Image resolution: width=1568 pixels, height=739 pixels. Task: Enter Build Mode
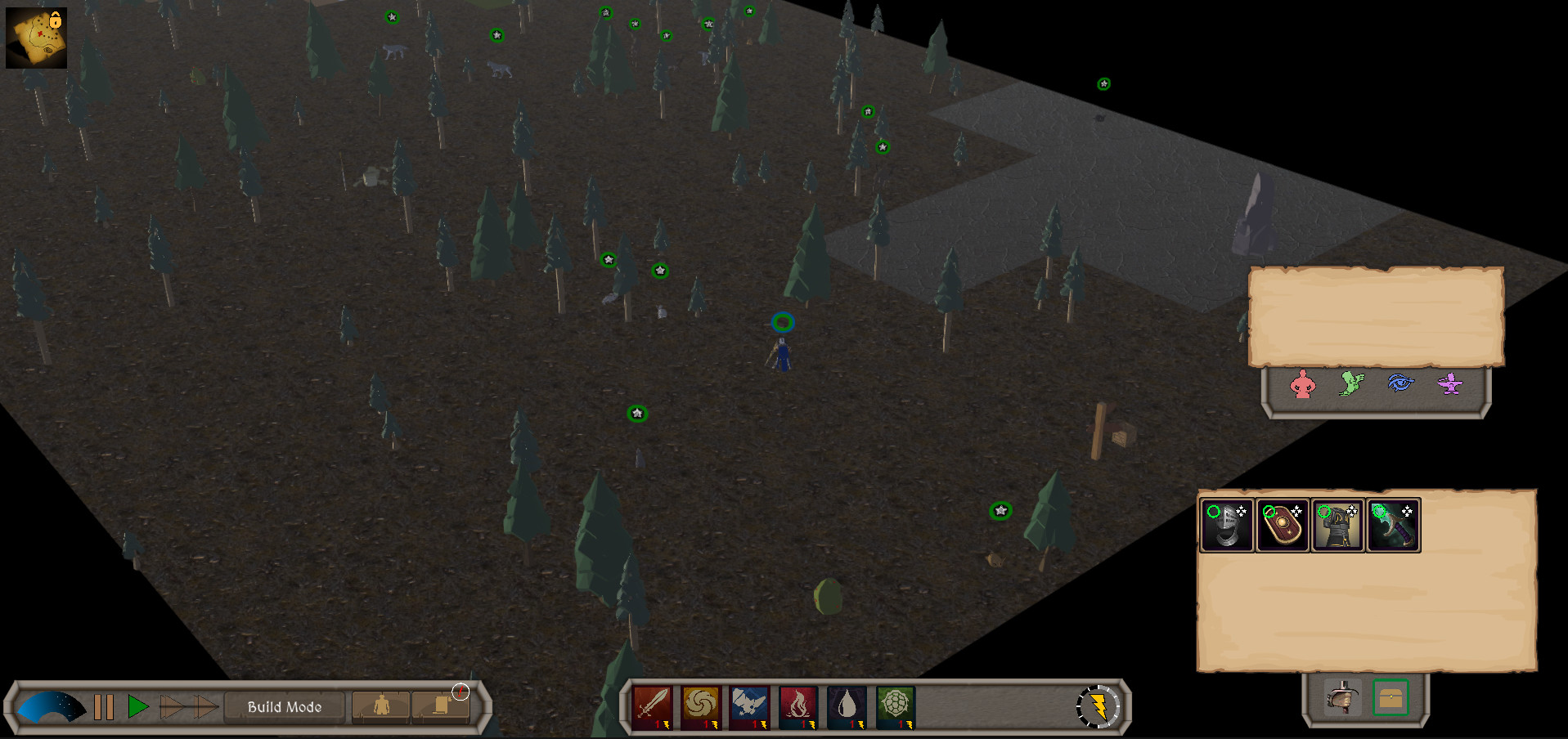click(x=285, y=706)
